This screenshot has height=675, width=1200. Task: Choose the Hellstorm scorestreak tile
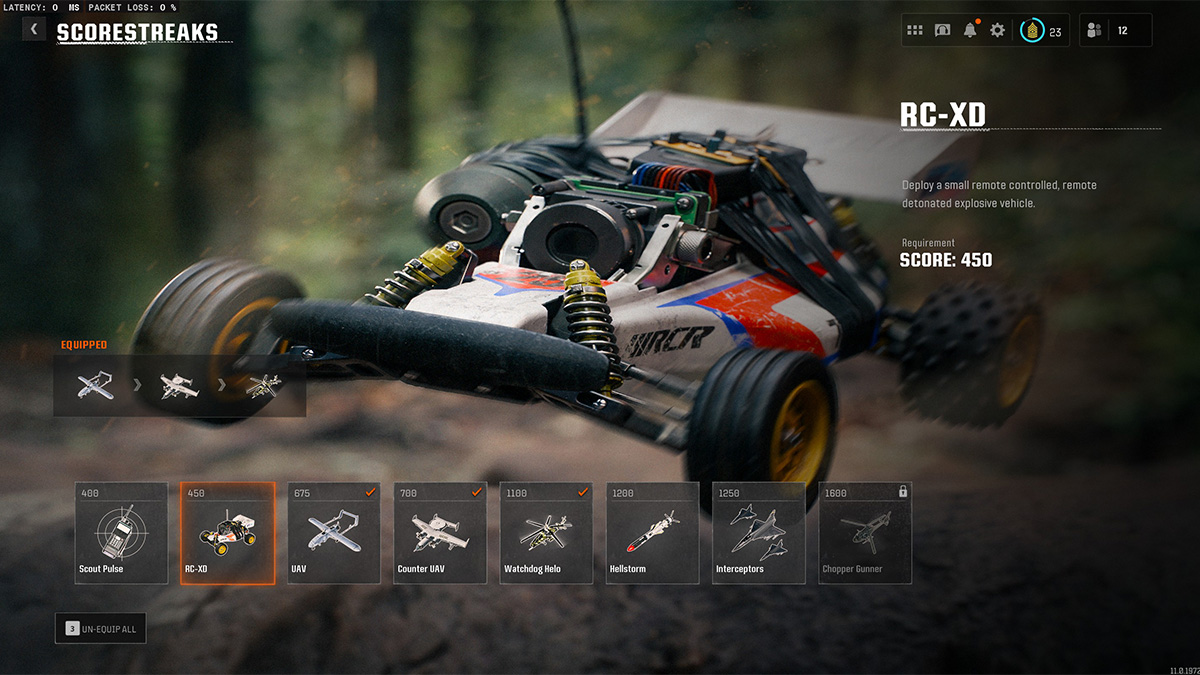coord(652,533)
